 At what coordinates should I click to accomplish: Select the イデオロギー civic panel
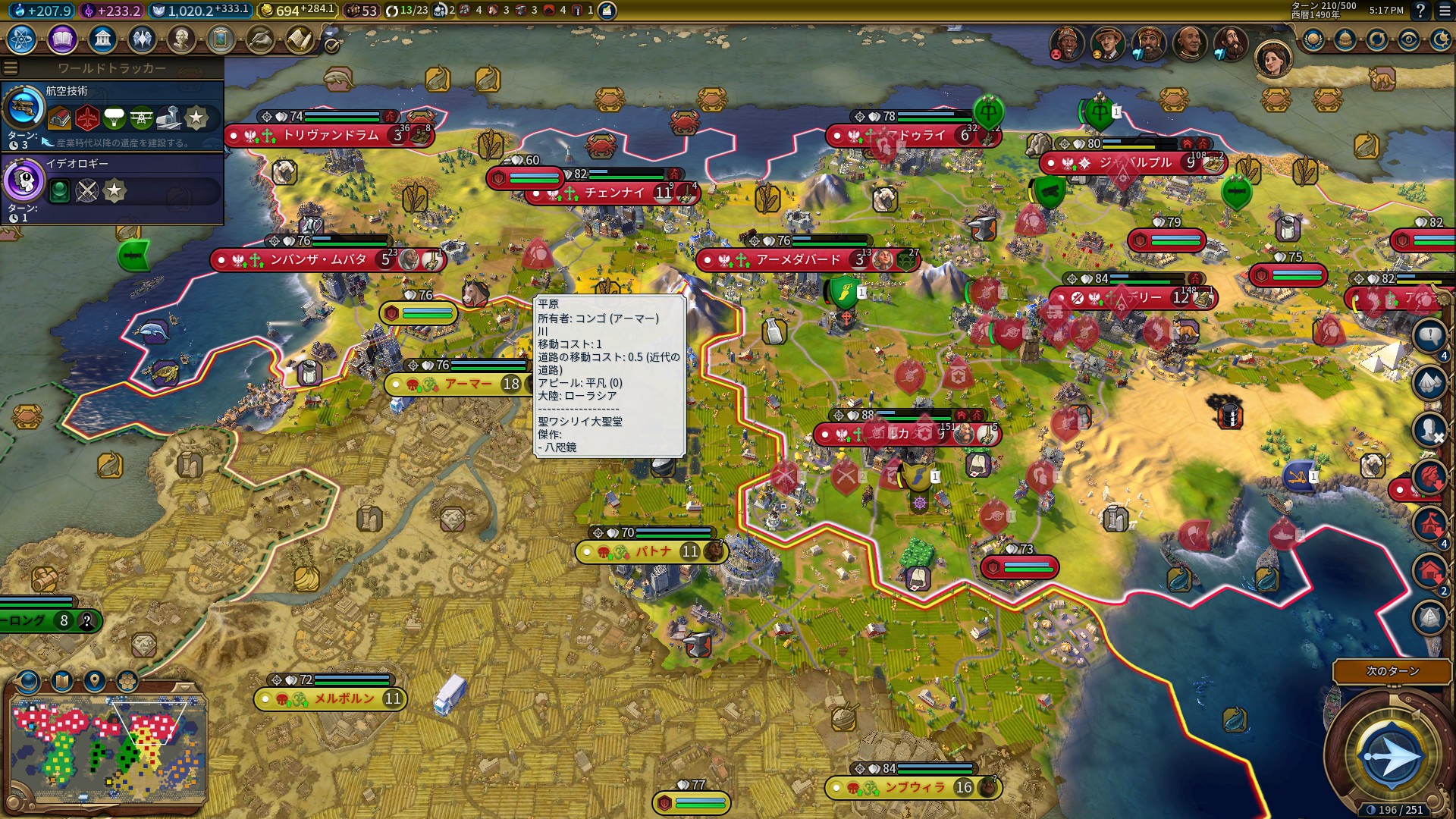(x=112, y=188)
